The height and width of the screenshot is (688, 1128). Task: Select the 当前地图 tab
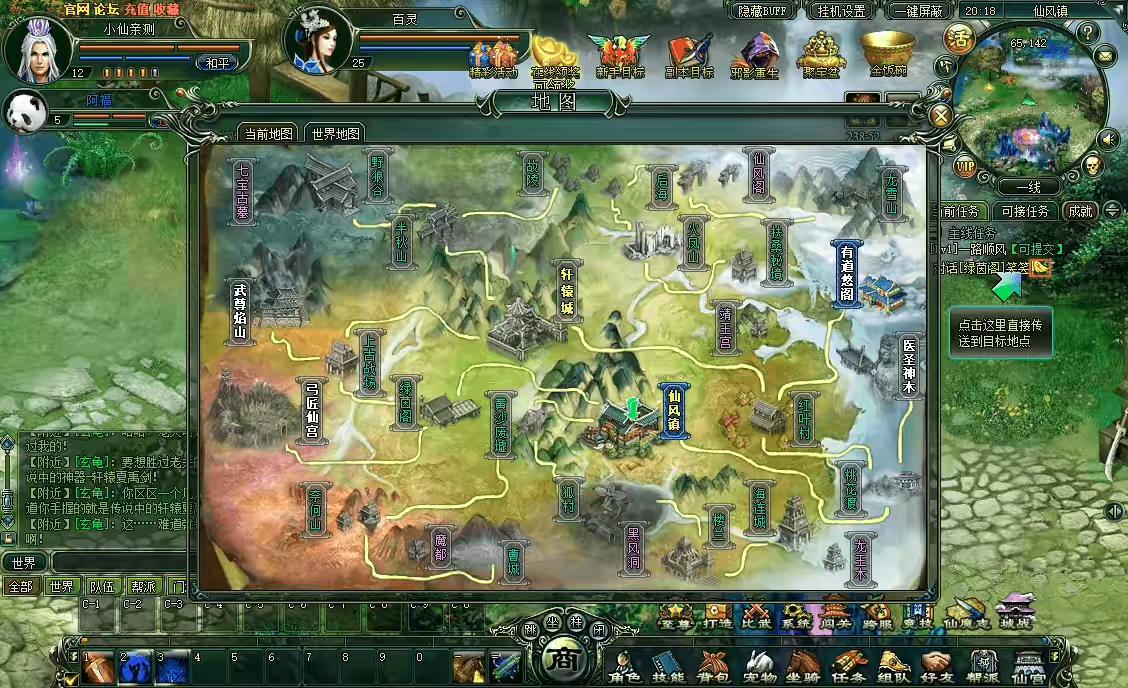point(268,133)
